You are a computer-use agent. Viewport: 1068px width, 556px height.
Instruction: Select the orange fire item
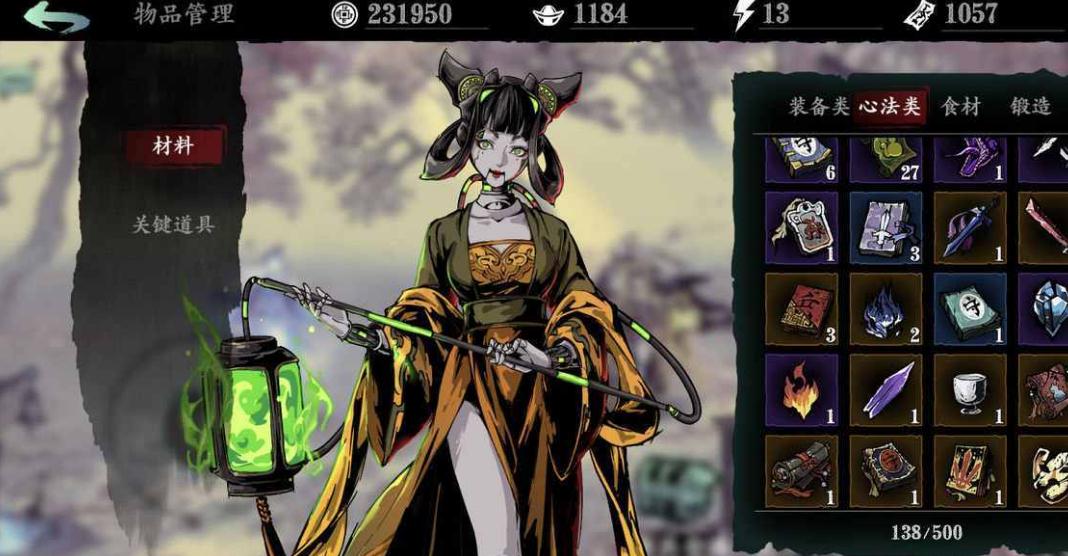[802, 389]
